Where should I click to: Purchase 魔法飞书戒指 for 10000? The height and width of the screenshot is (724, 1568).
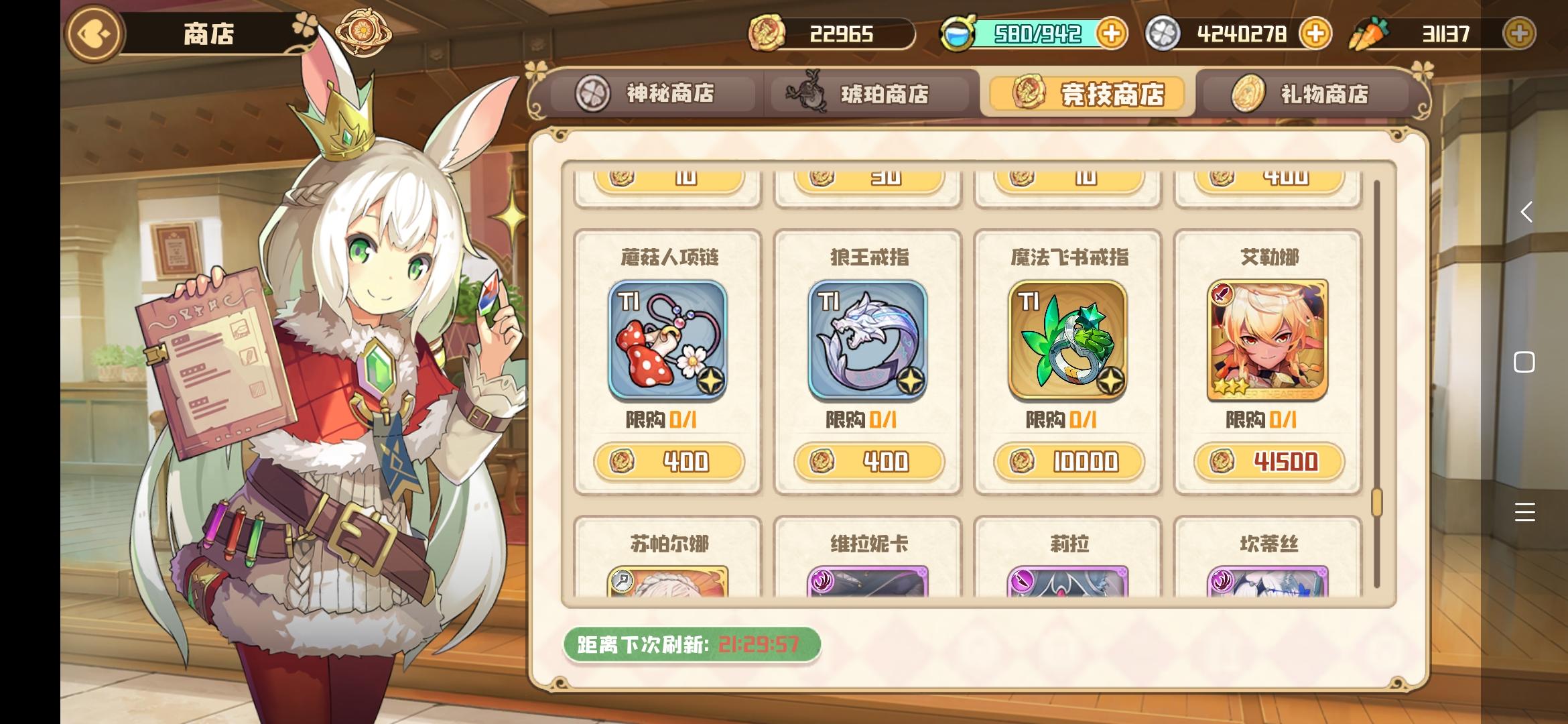(1065, 461)
